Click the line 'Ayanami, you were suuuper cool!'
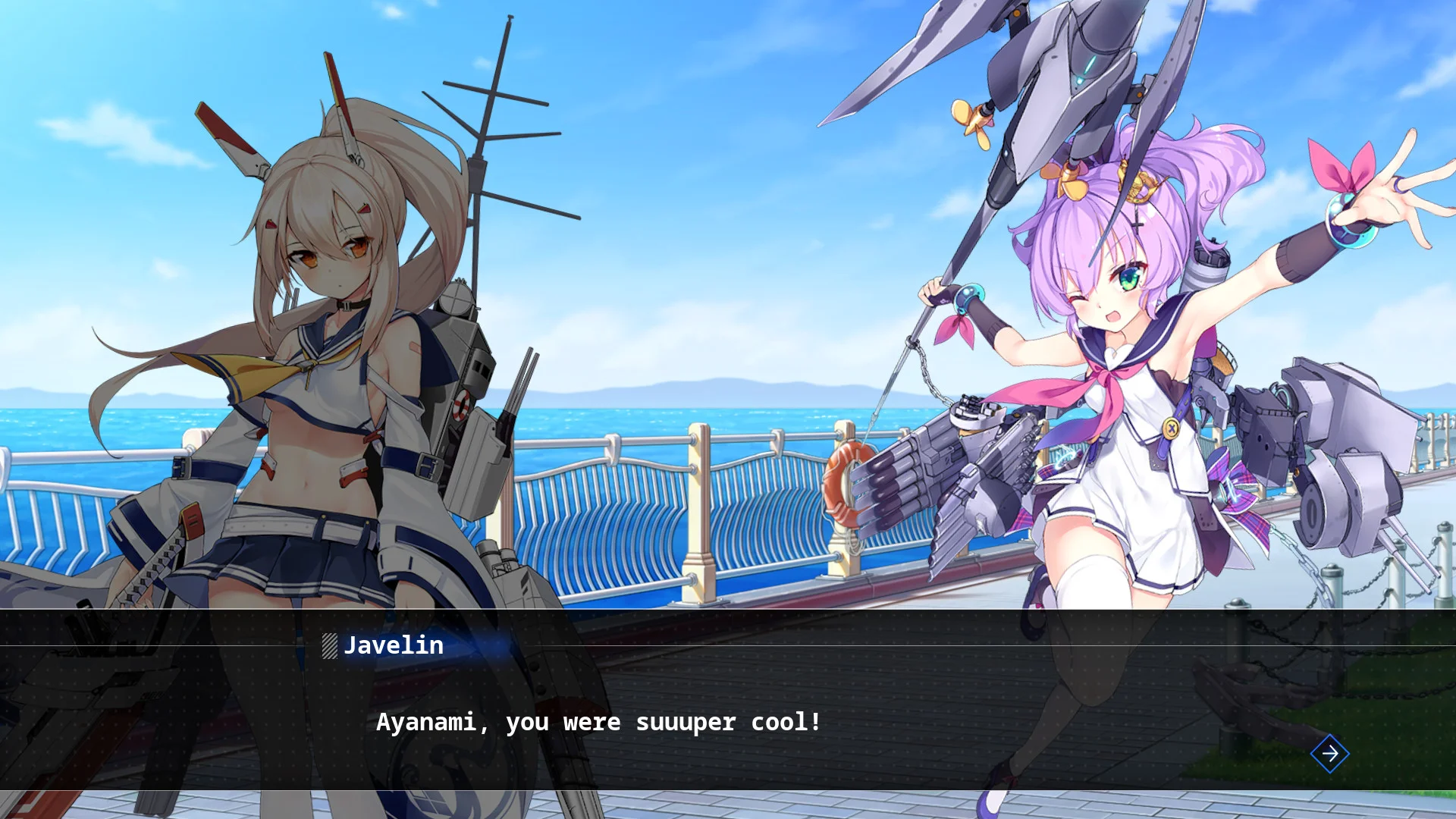 (x=599, y=723)
